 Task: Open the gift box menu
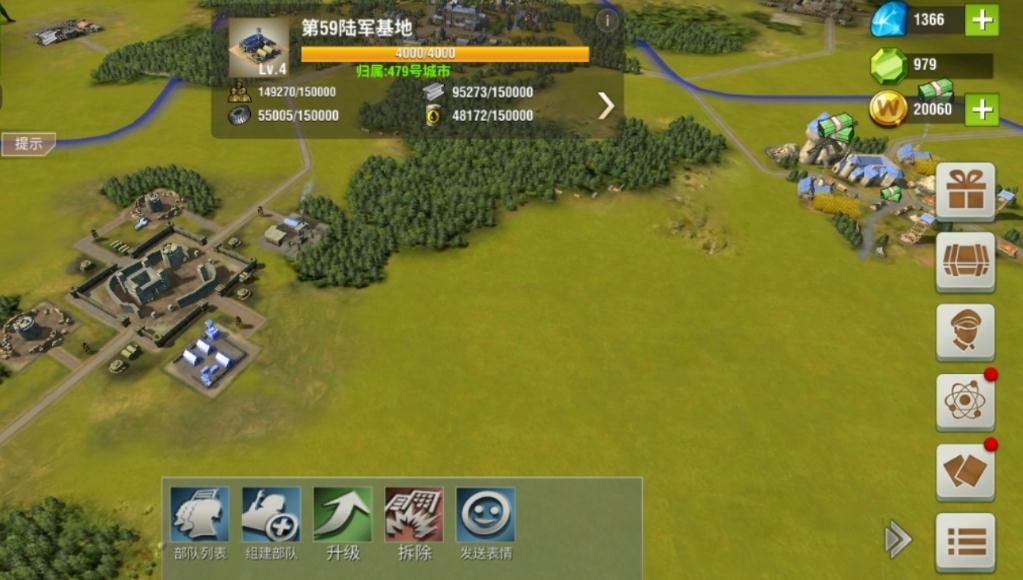965,190
